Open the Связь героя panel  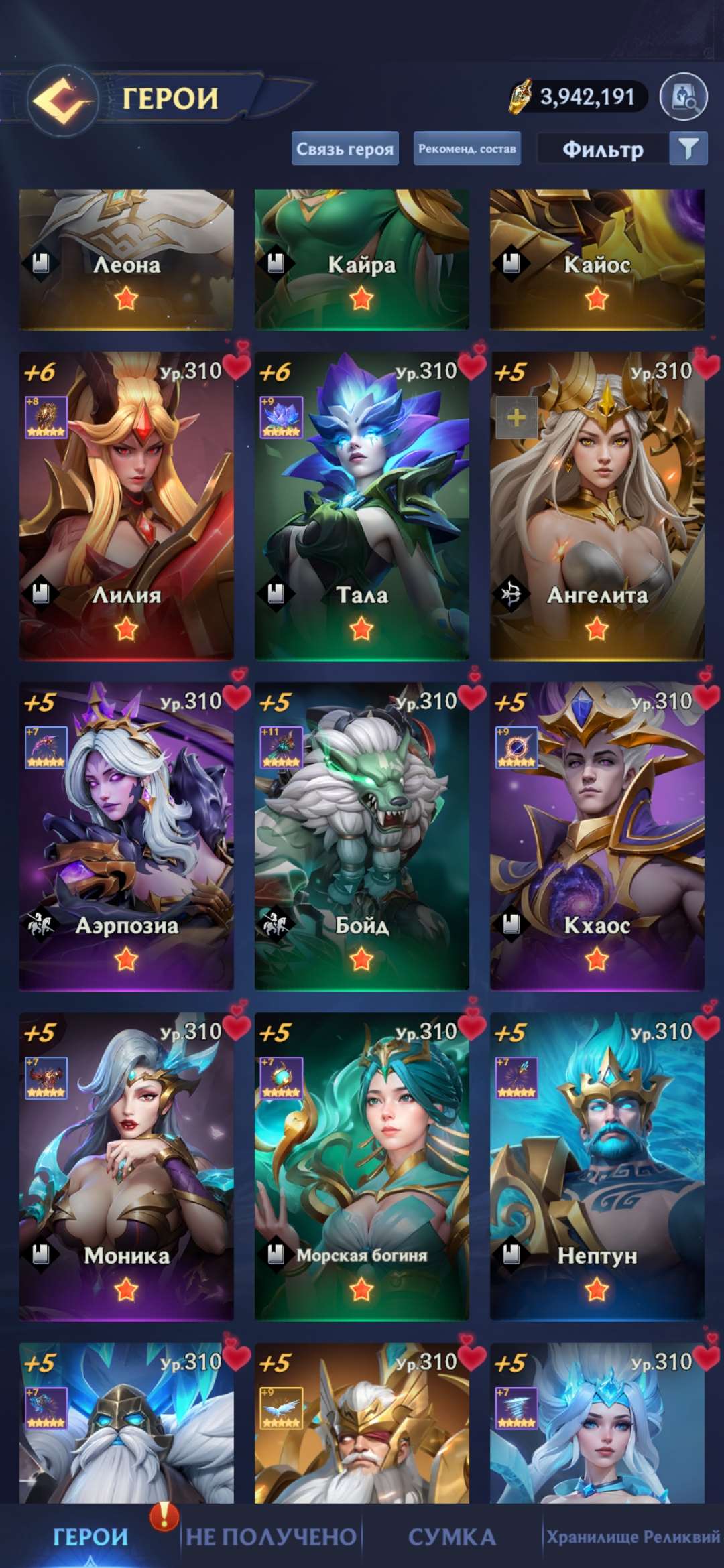coord(345,149)
